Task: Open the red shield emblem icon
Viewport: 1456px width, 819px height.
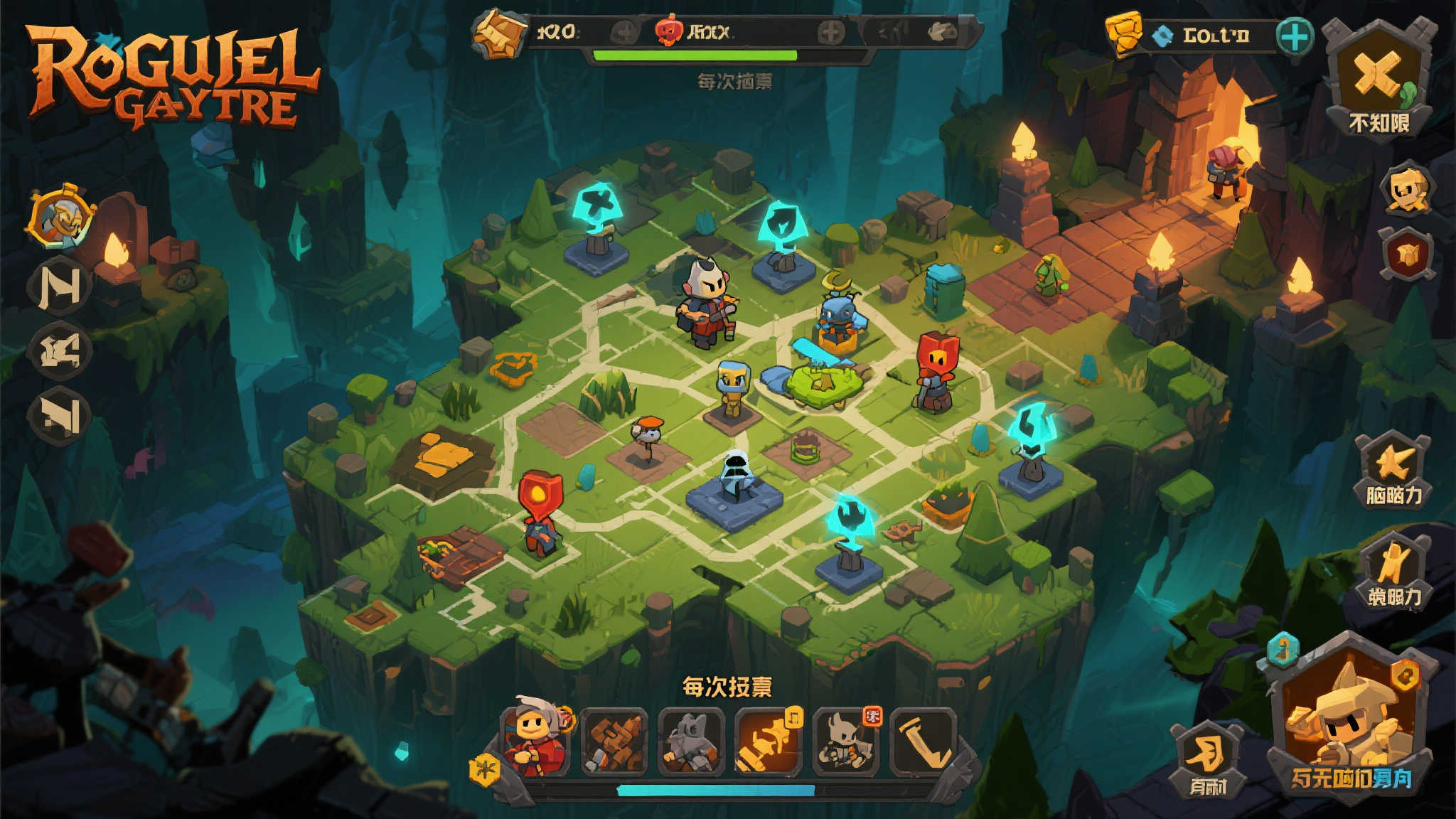Action: pos(1408,254)
